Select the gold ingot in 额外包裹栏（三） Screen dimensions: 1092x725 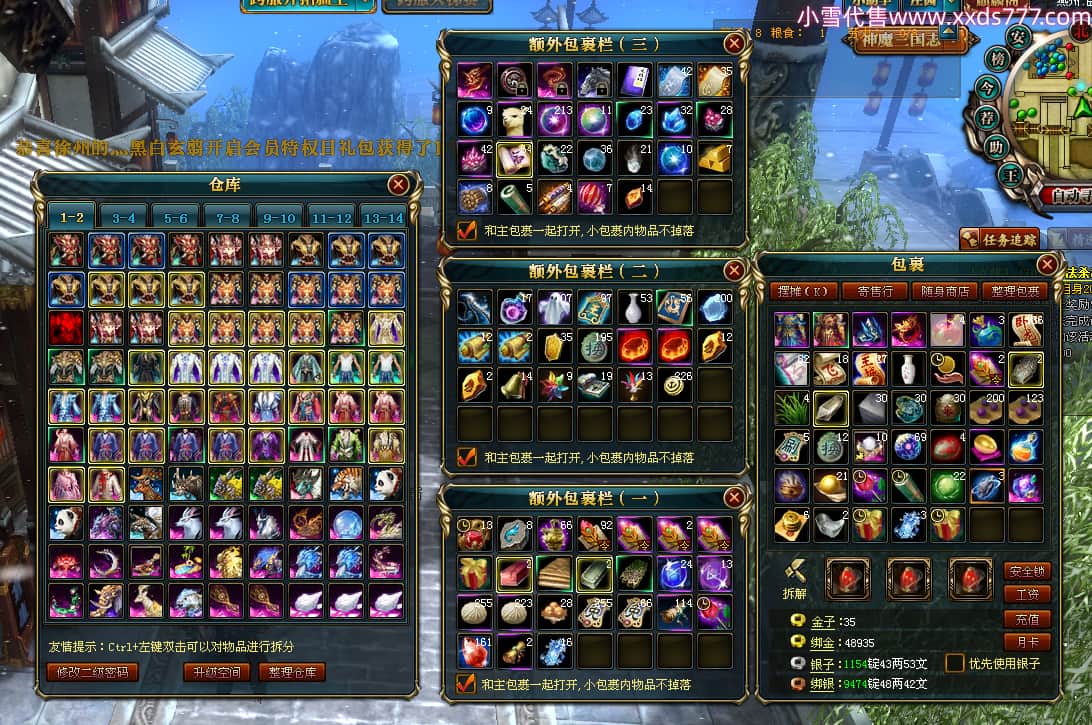(x=714, y=158)
